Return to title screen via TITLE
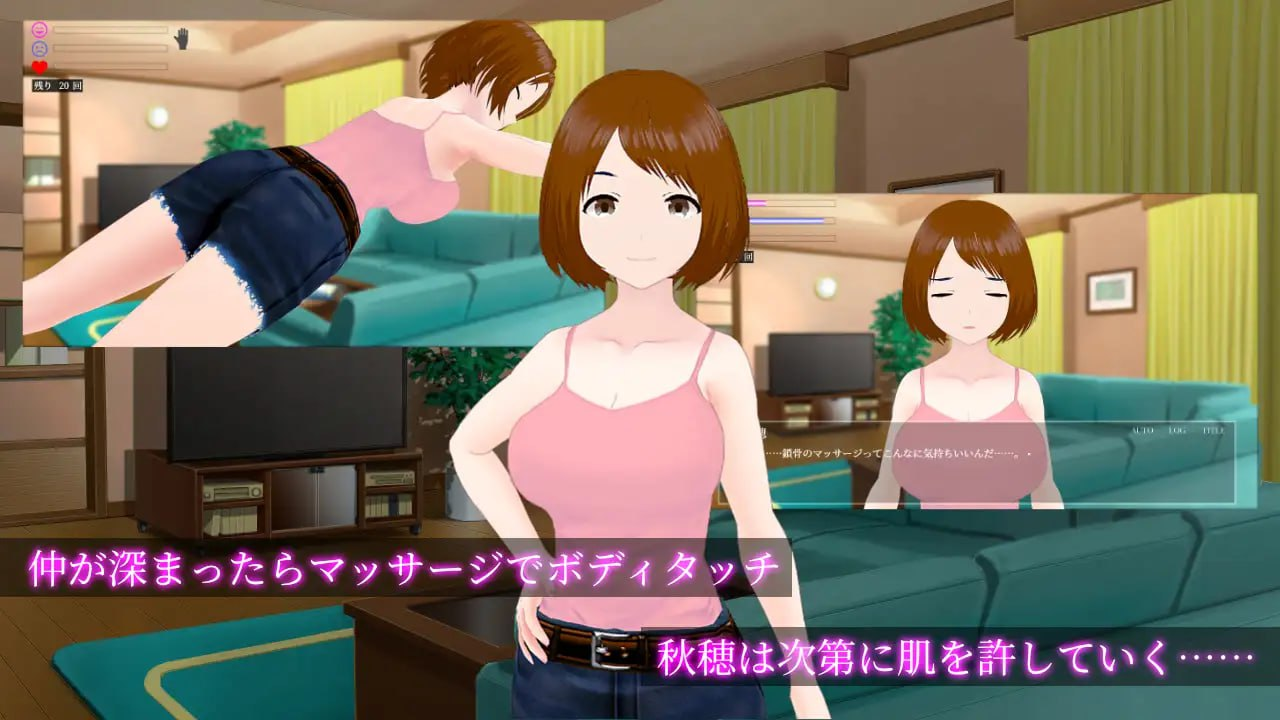Viewport: 1280px width, 720px height. (1213, 430)
